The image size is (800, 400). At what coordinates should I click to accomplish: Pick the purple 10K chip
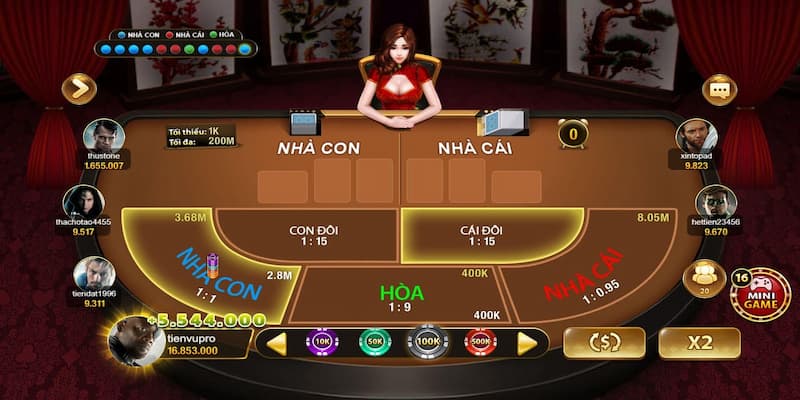pos(321,342)
